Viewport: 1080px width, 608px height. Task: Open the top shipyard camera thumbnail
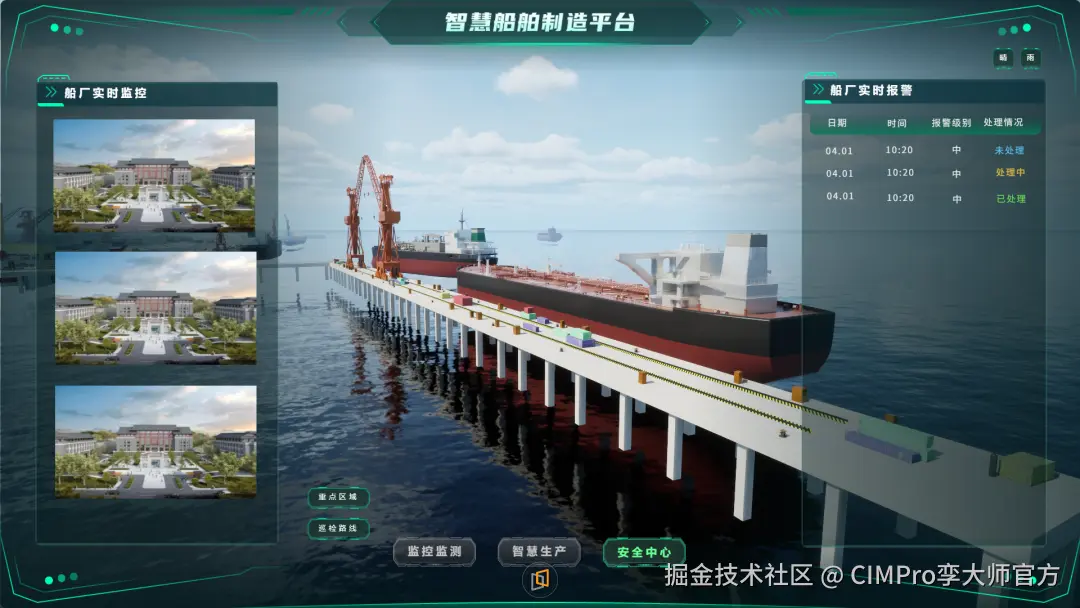click(x=154, y=176)
